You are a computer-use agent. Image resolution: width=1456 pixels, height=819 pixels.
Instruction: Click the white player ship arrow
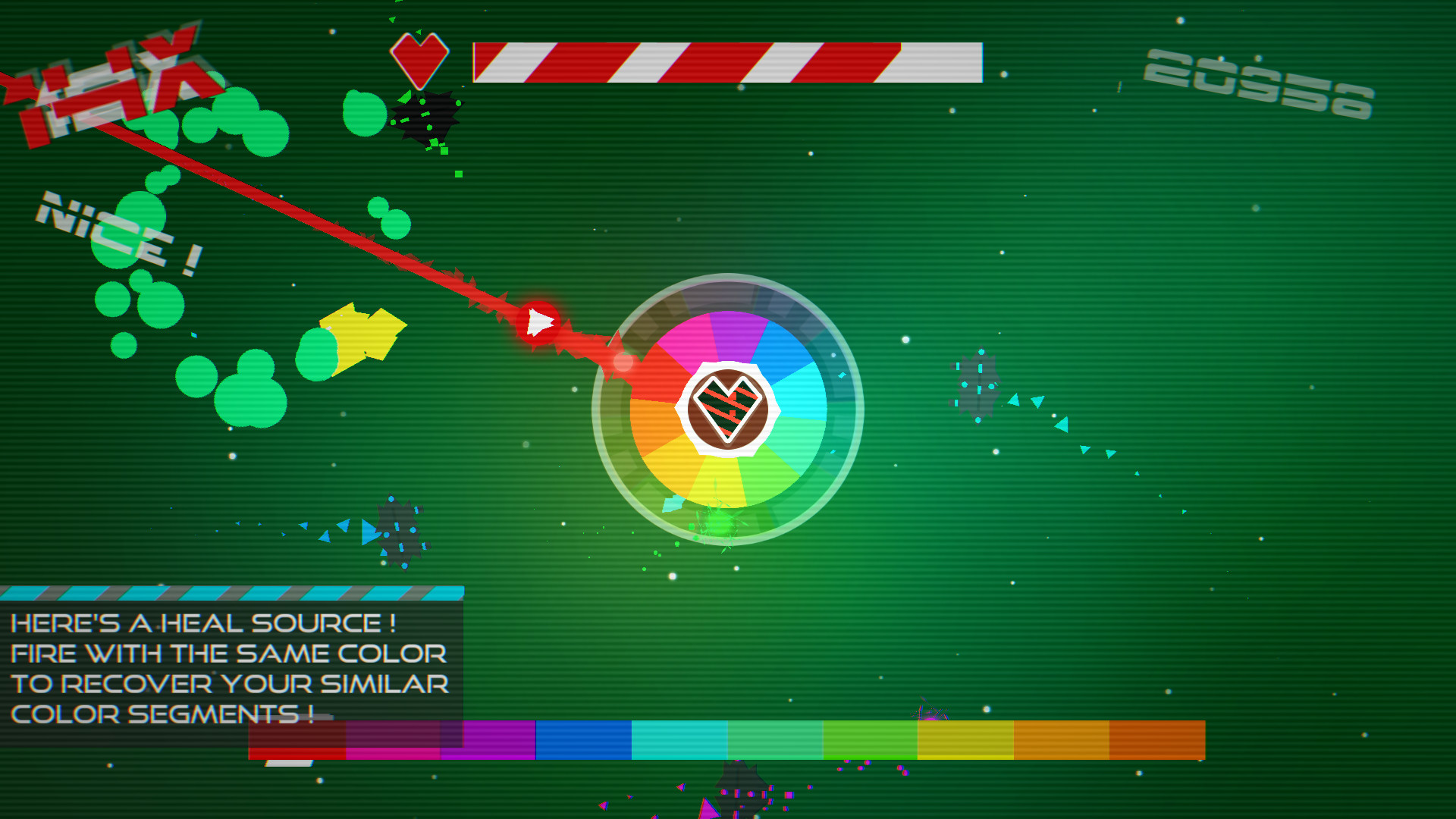click(x=538, y=320)
